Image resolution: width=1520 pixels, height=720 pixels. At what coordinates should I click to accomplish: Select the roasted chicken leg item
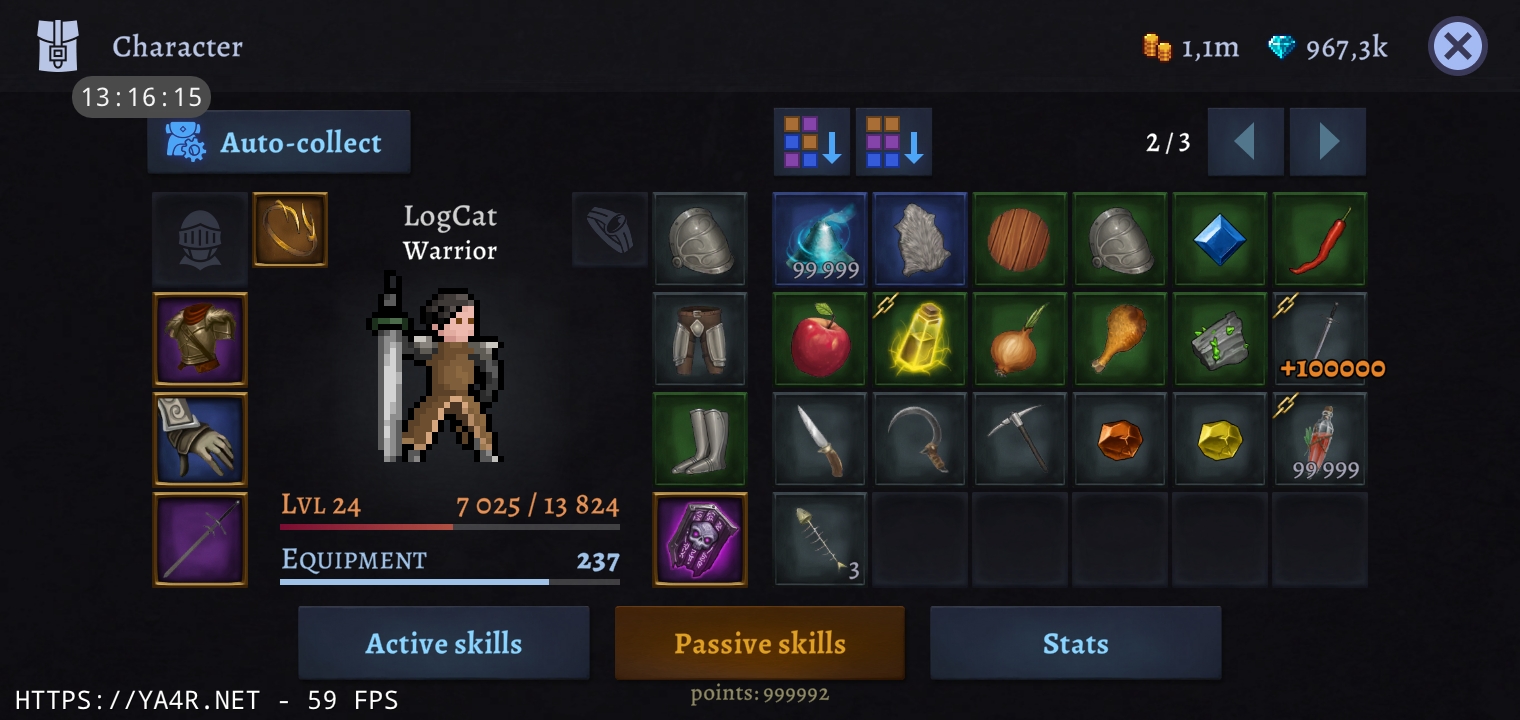1120,339
